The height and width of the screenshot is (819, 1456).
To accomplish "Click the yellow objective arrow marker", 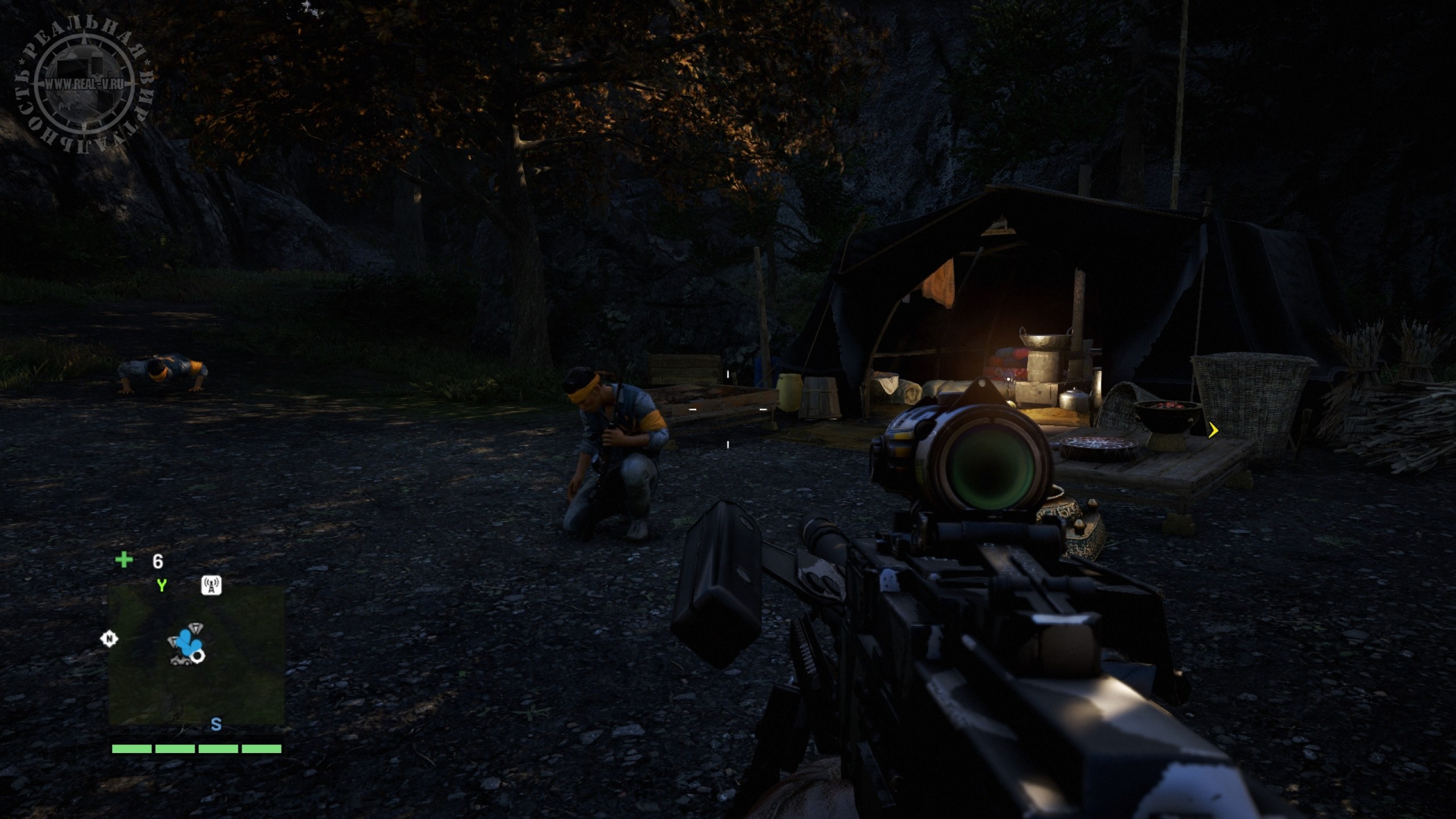I will 1213,431.
